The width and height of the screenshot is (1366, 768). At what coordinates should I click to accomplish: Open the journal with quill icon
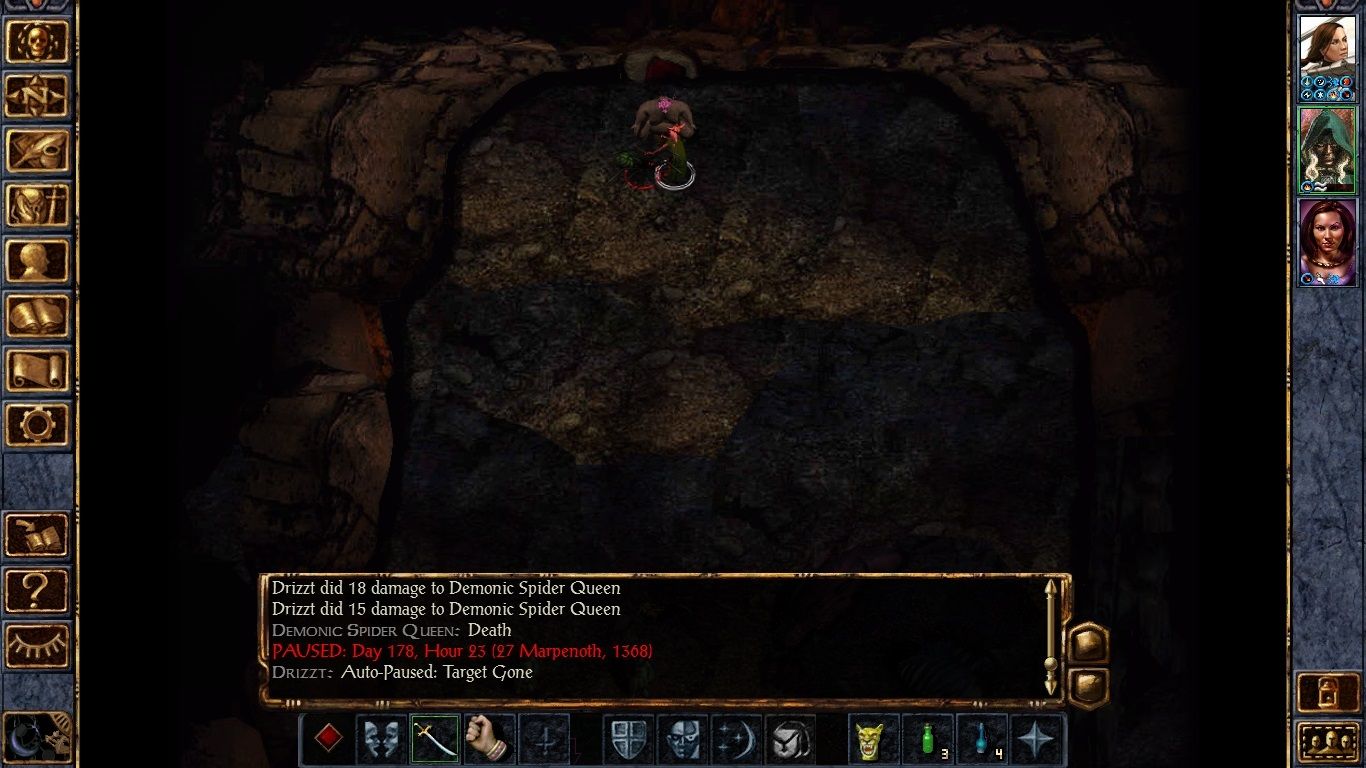[x=38, y=152]
